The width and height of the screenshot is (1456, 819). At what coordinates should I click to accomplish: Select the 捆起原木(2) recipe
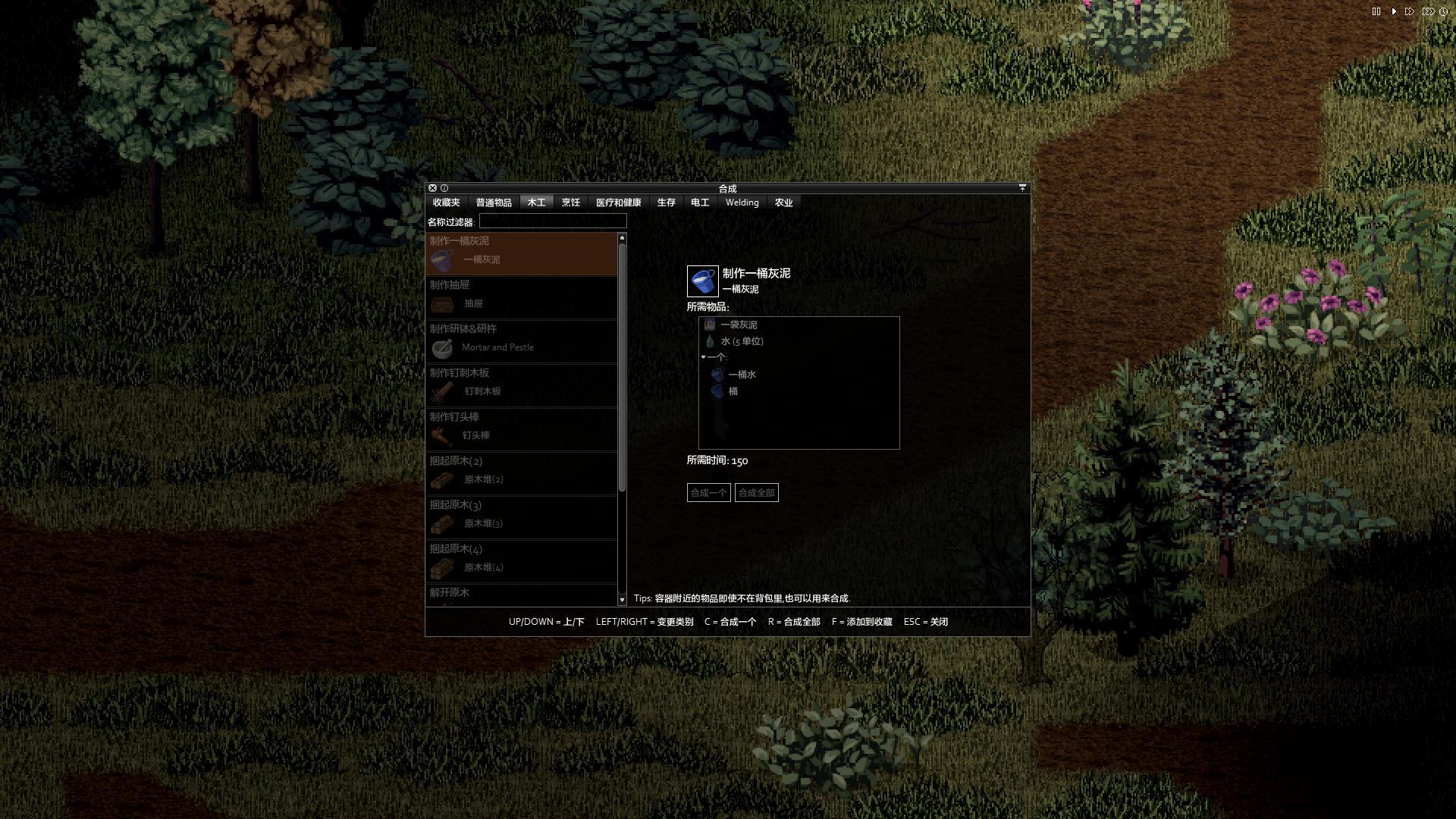click(x=522, y=472)
